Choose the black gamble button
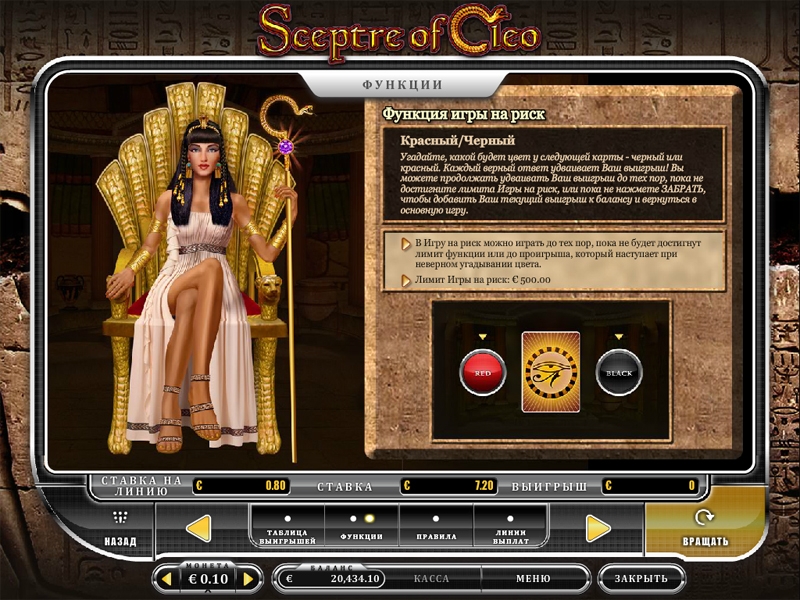Viewport: 800px width, 600px height. coord(619,372)
